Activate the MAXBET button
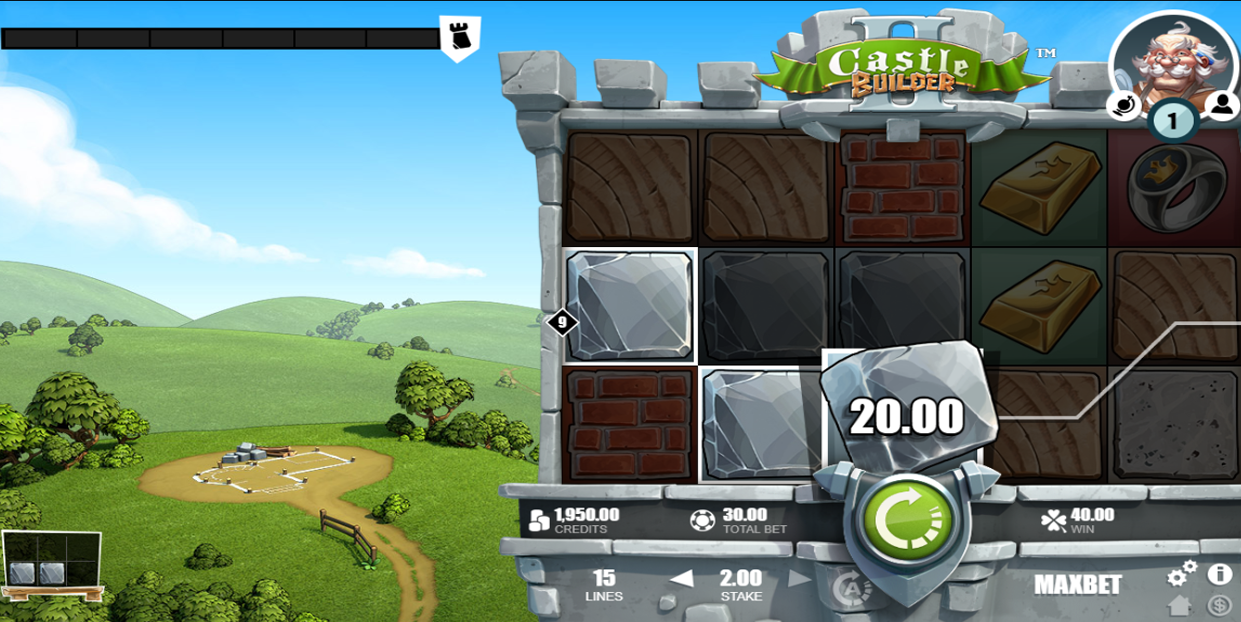Image resolution: width=1241 pixels, height=622 pixels. click(1077, 585)
